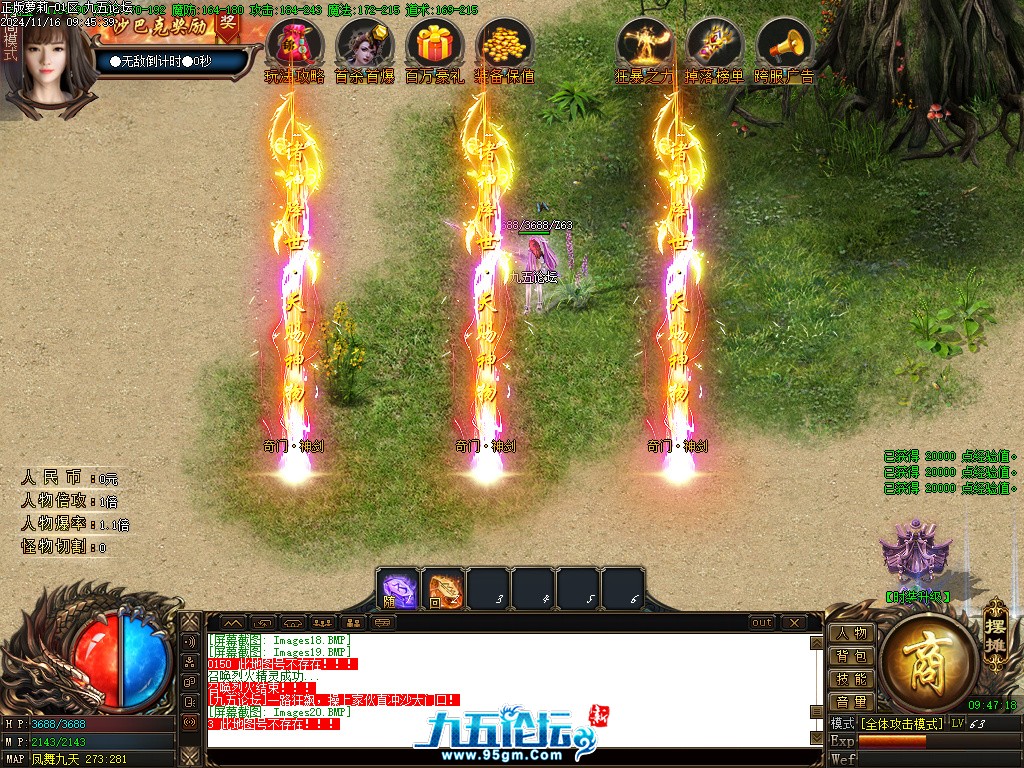
Task: Close the chat panel with X button
Action: click(x=793, y=622)
